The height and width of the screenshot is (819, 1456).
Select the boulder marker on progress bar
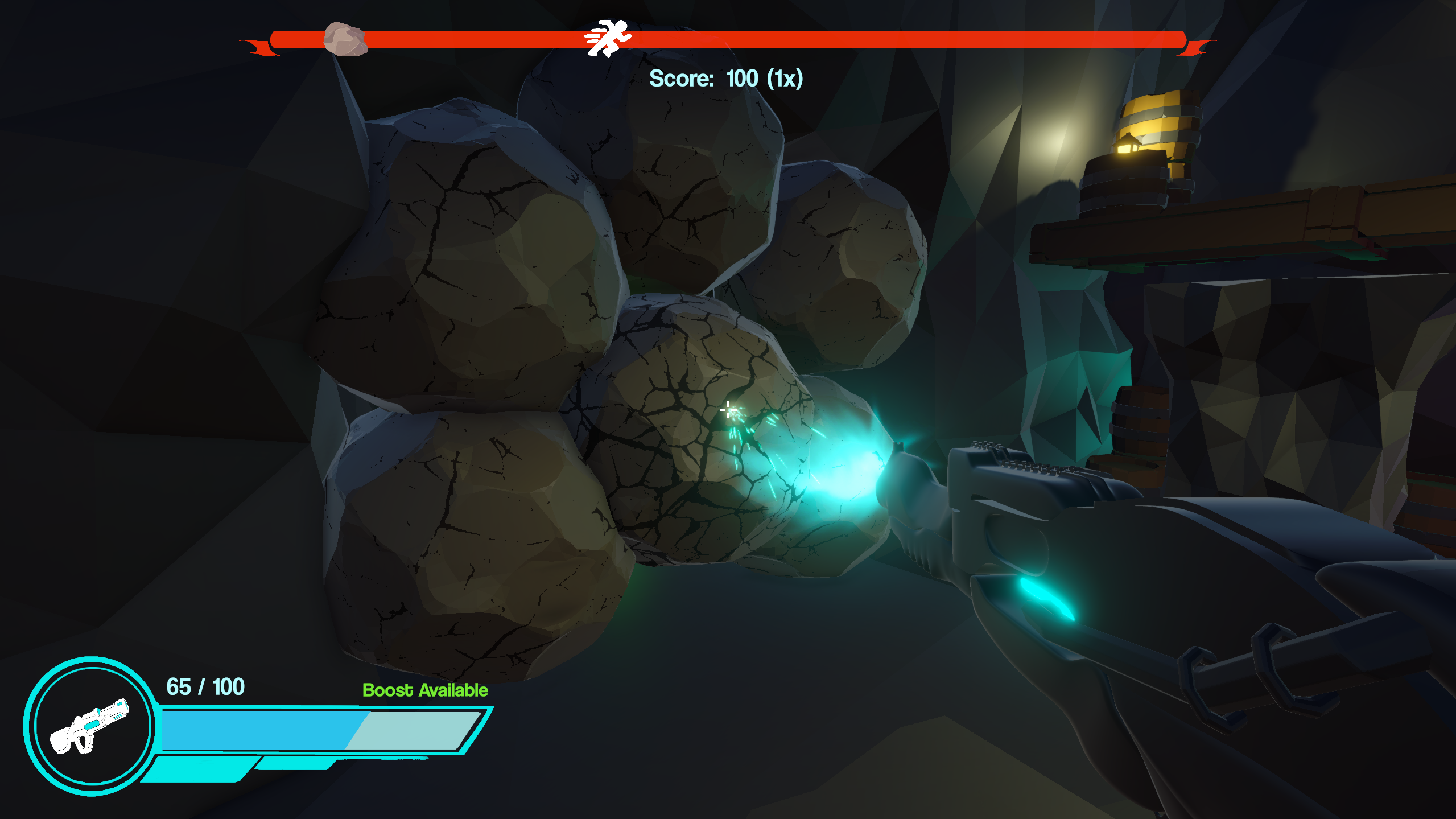click(345, 39)
